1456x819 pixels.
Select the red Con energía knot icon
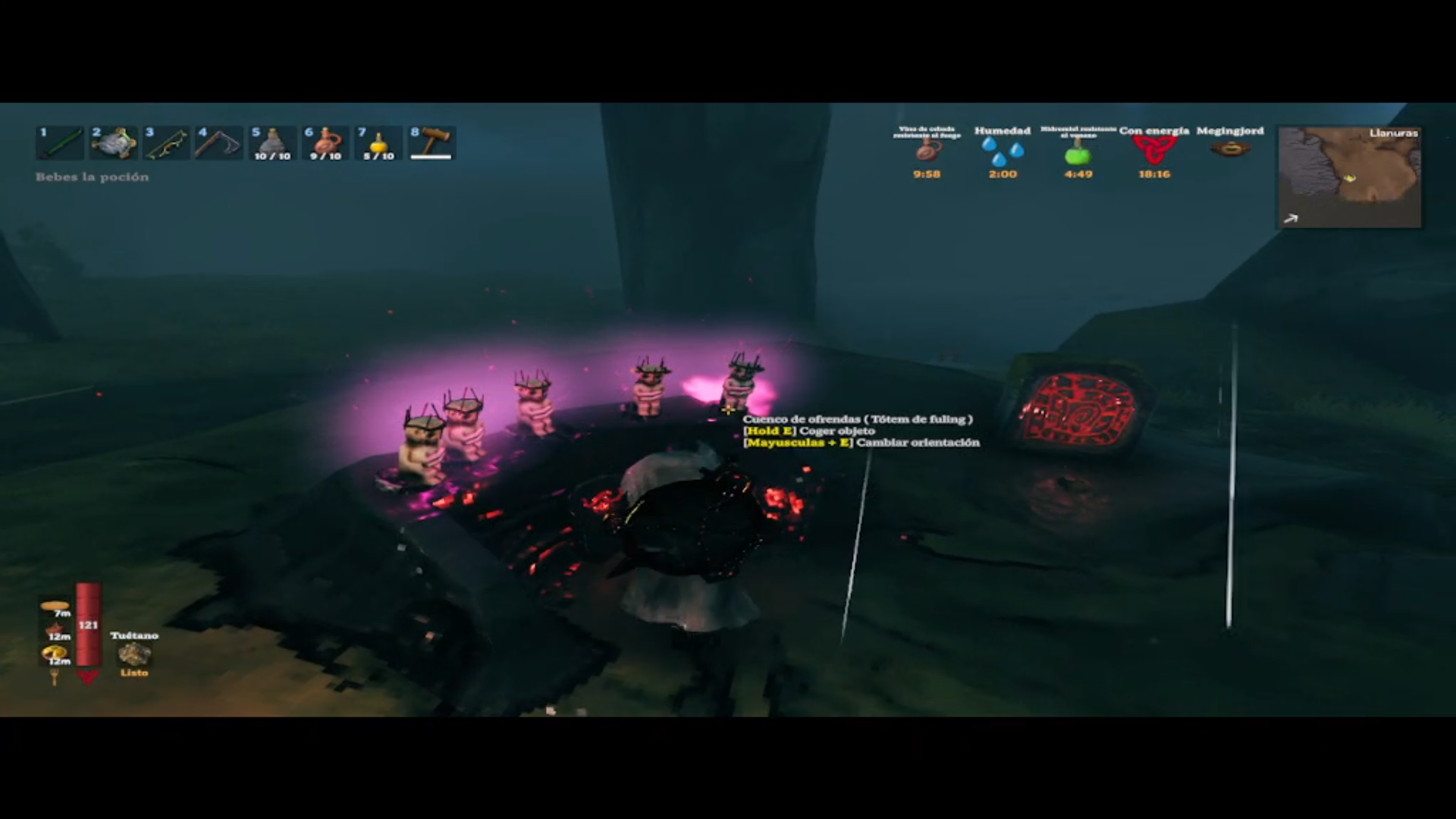(1153, 151)
